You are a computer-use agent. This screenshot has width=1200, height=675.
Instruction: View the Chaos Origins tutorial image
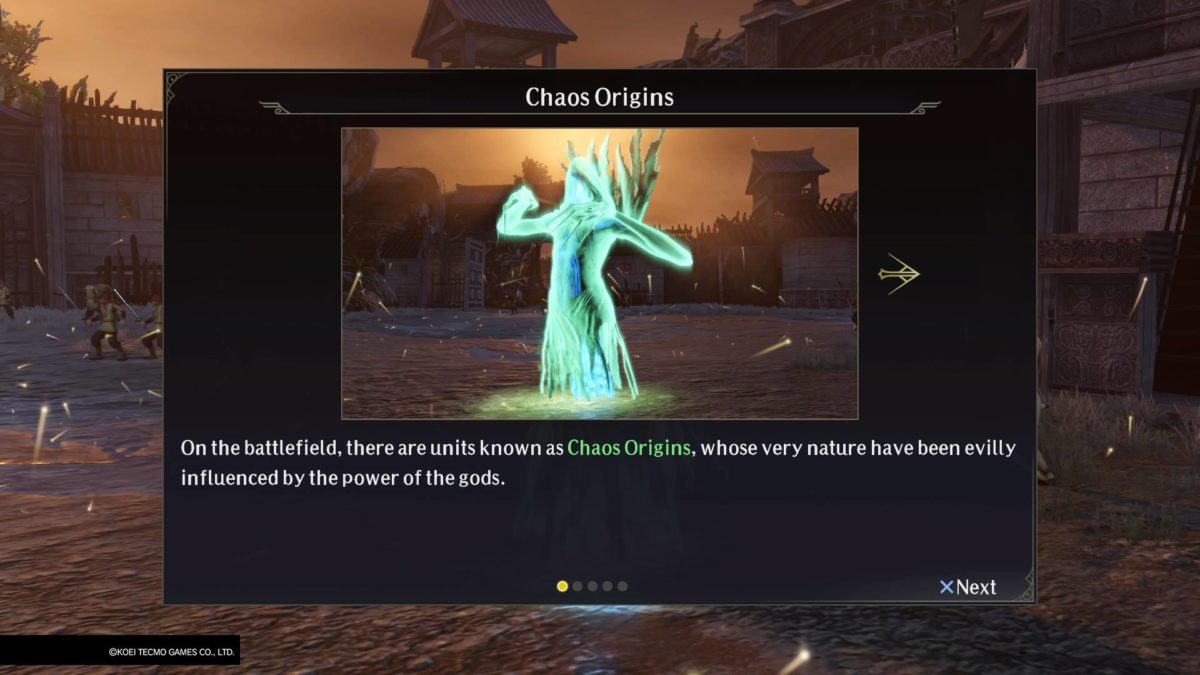pyautogui.click(x=599, y=273)
